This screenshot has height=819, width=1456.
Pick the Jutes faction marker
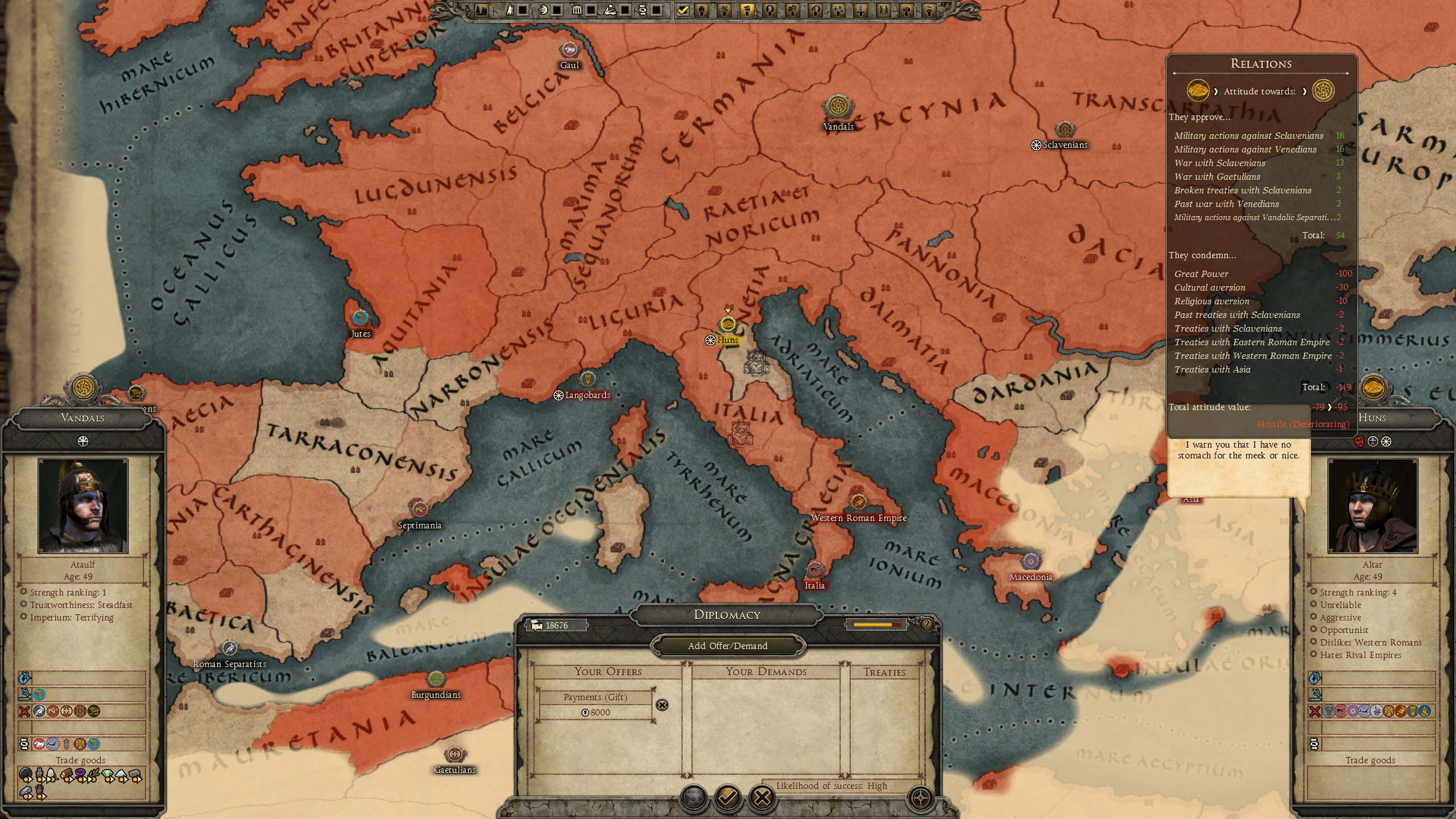click(x=360, y=318)
